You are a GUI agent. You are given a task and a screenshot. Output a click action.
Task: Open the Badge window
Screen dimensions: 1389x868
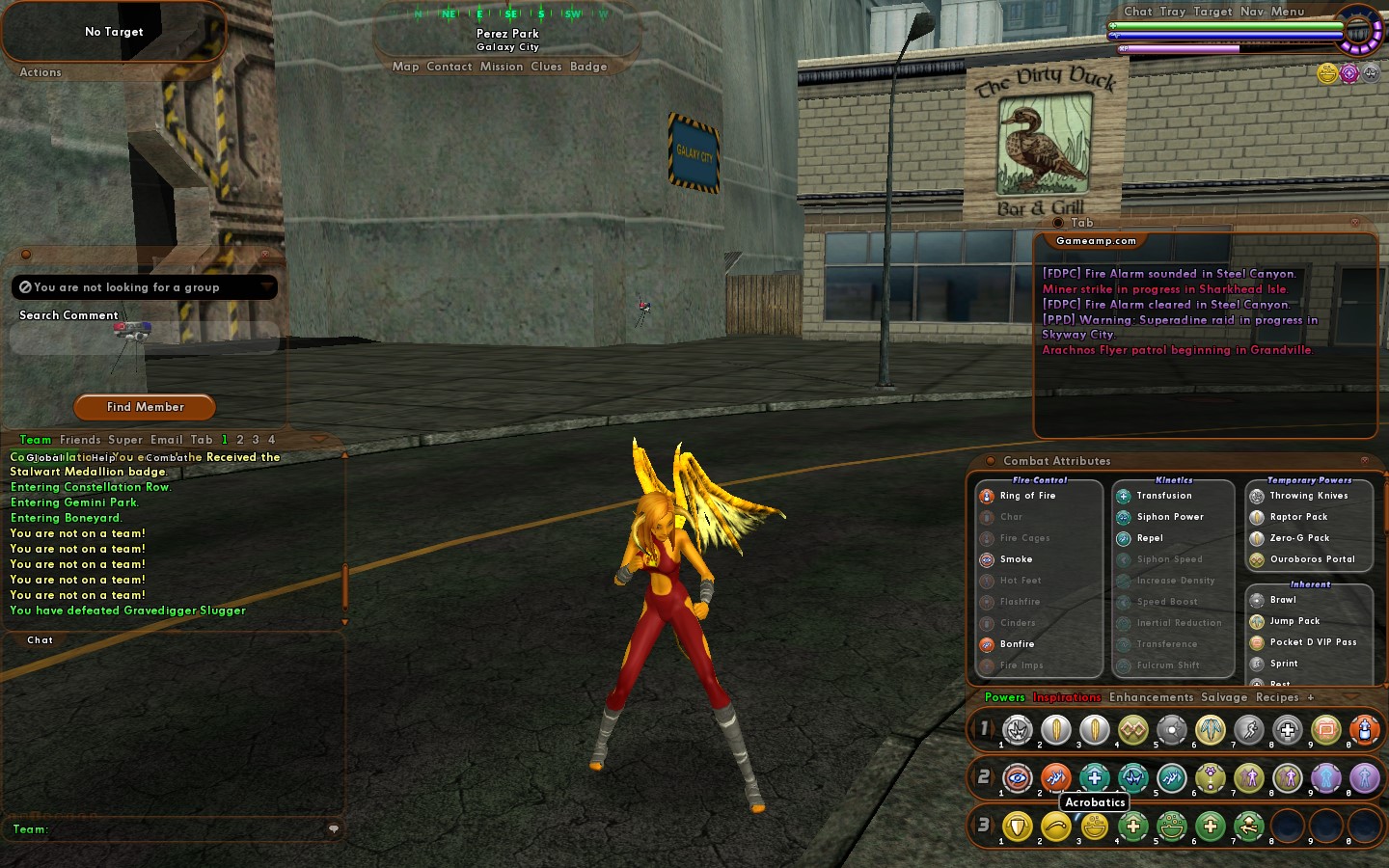[x=588, y=67]
